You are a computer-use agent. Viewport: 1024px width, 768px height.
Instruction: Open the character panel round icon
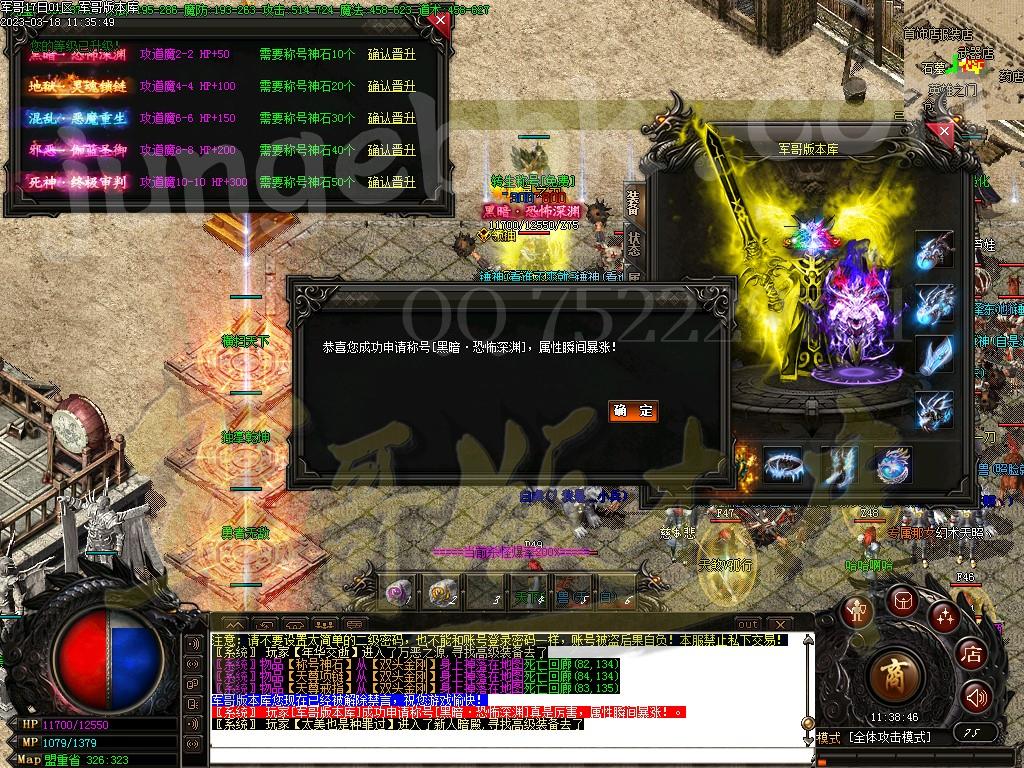pos(857,611)
